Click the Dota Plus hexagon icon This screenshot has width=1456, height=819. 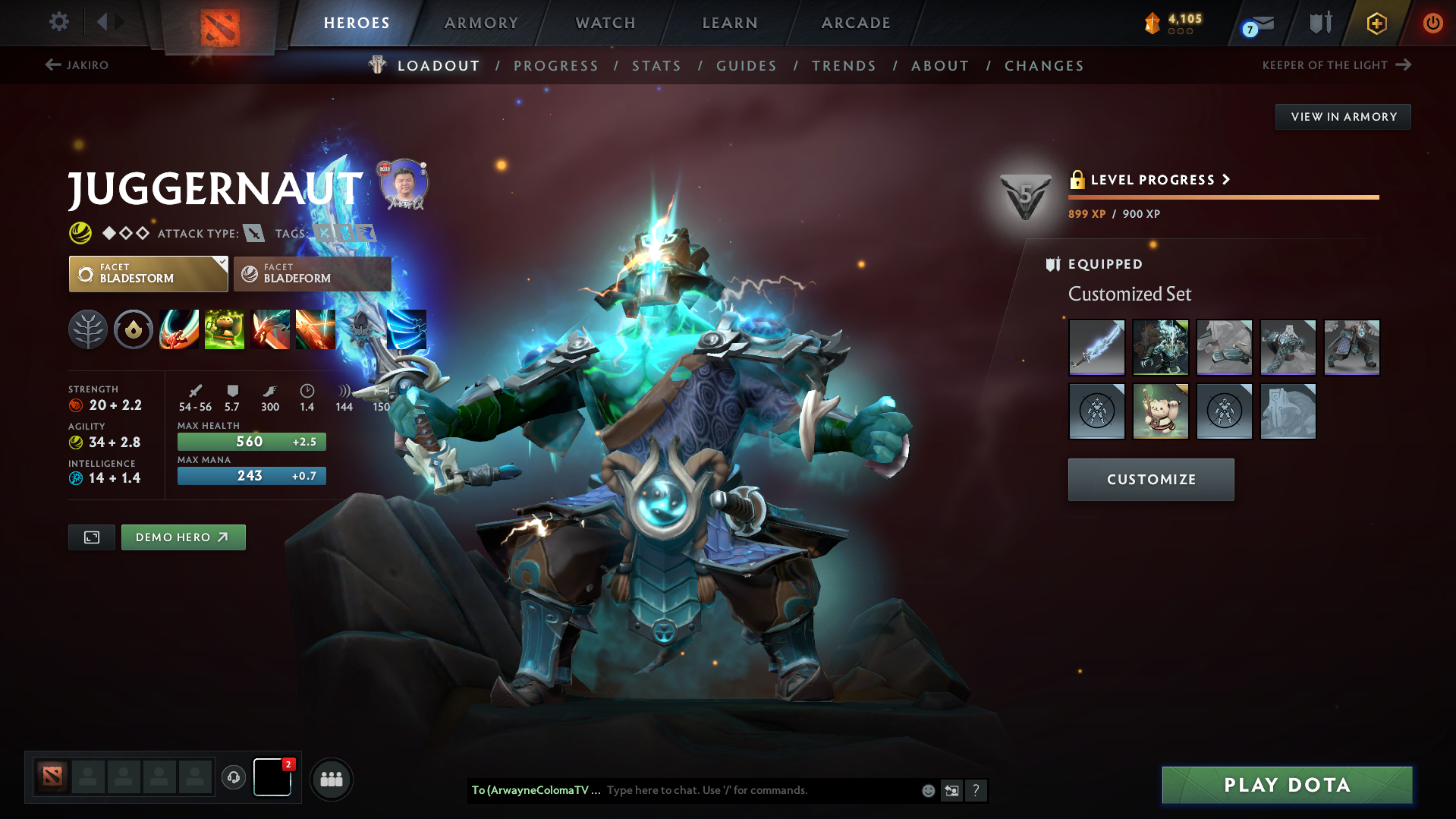[x=1376, y=23]
